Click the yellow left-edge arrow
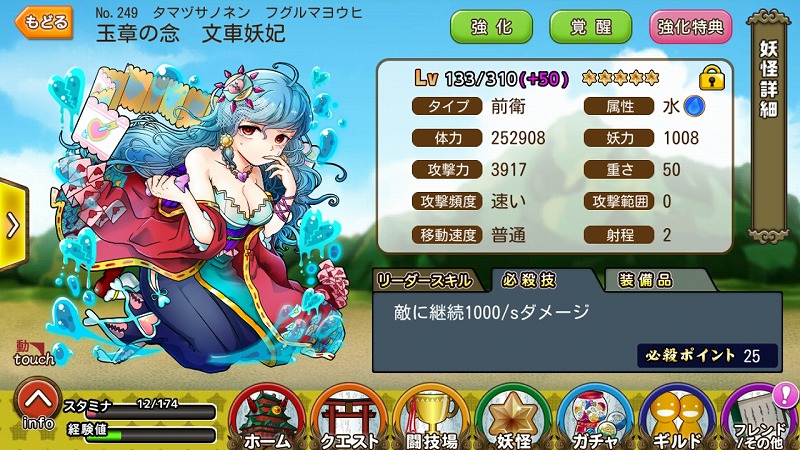 point(12,224)
